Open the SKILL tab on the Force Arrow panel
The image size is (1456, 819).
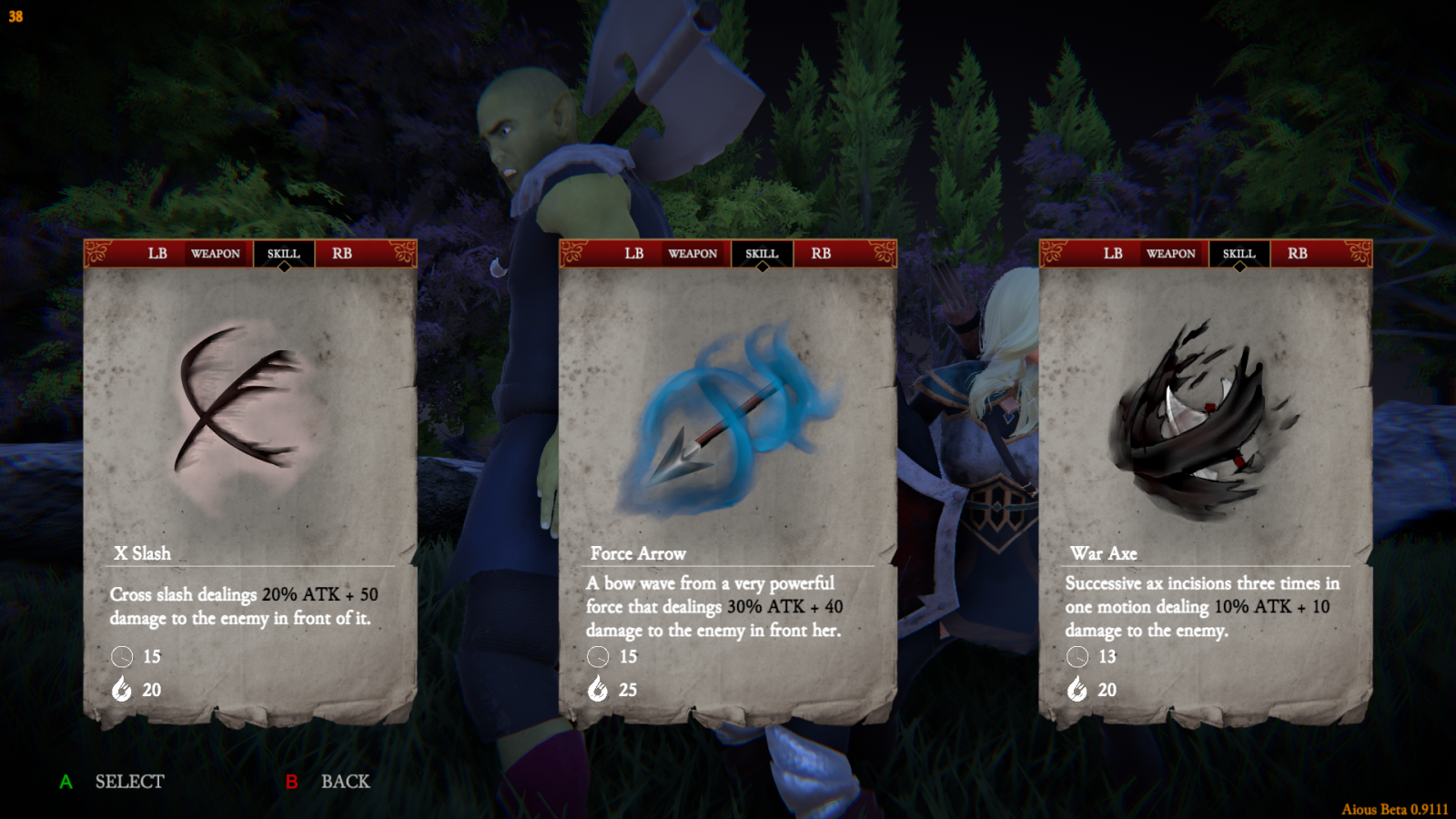pos(761,254)
